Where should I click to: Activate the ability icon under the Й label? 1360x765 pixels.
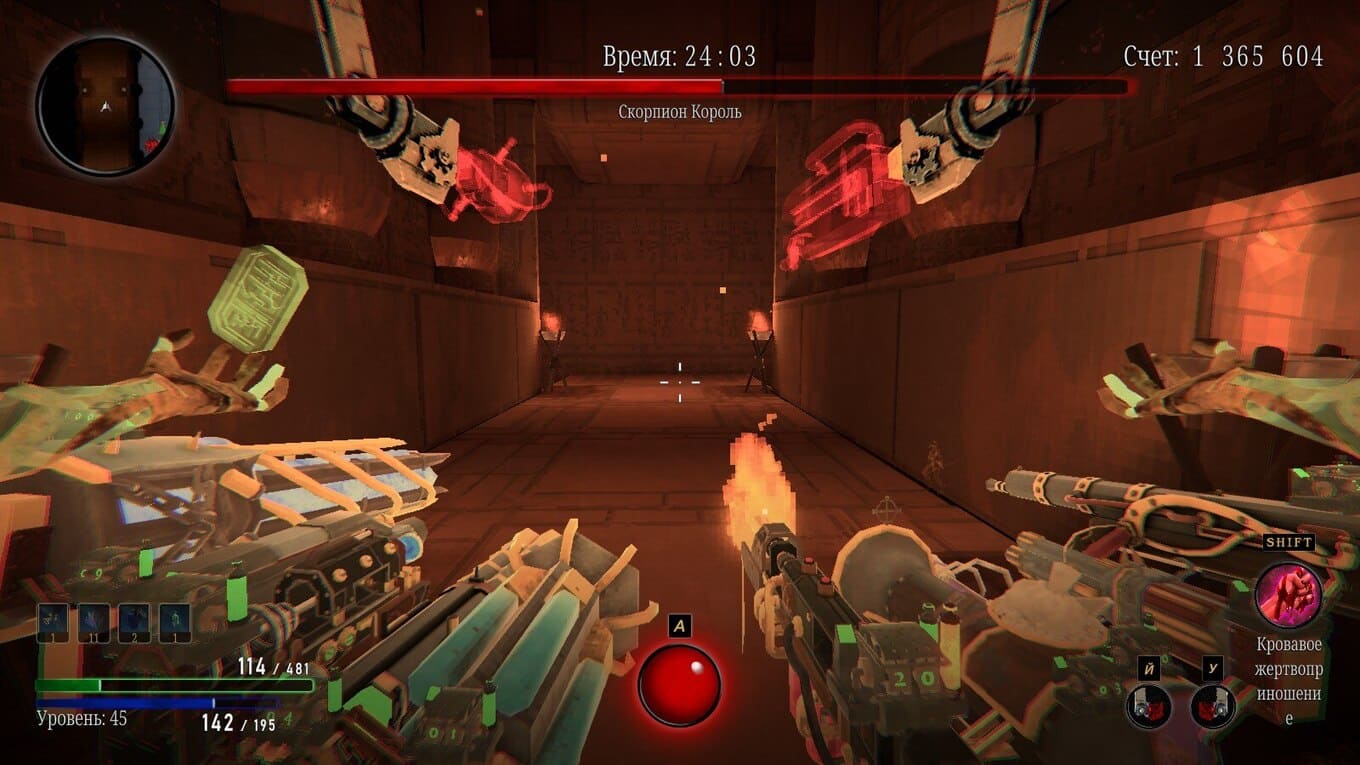coord(1148,705)
